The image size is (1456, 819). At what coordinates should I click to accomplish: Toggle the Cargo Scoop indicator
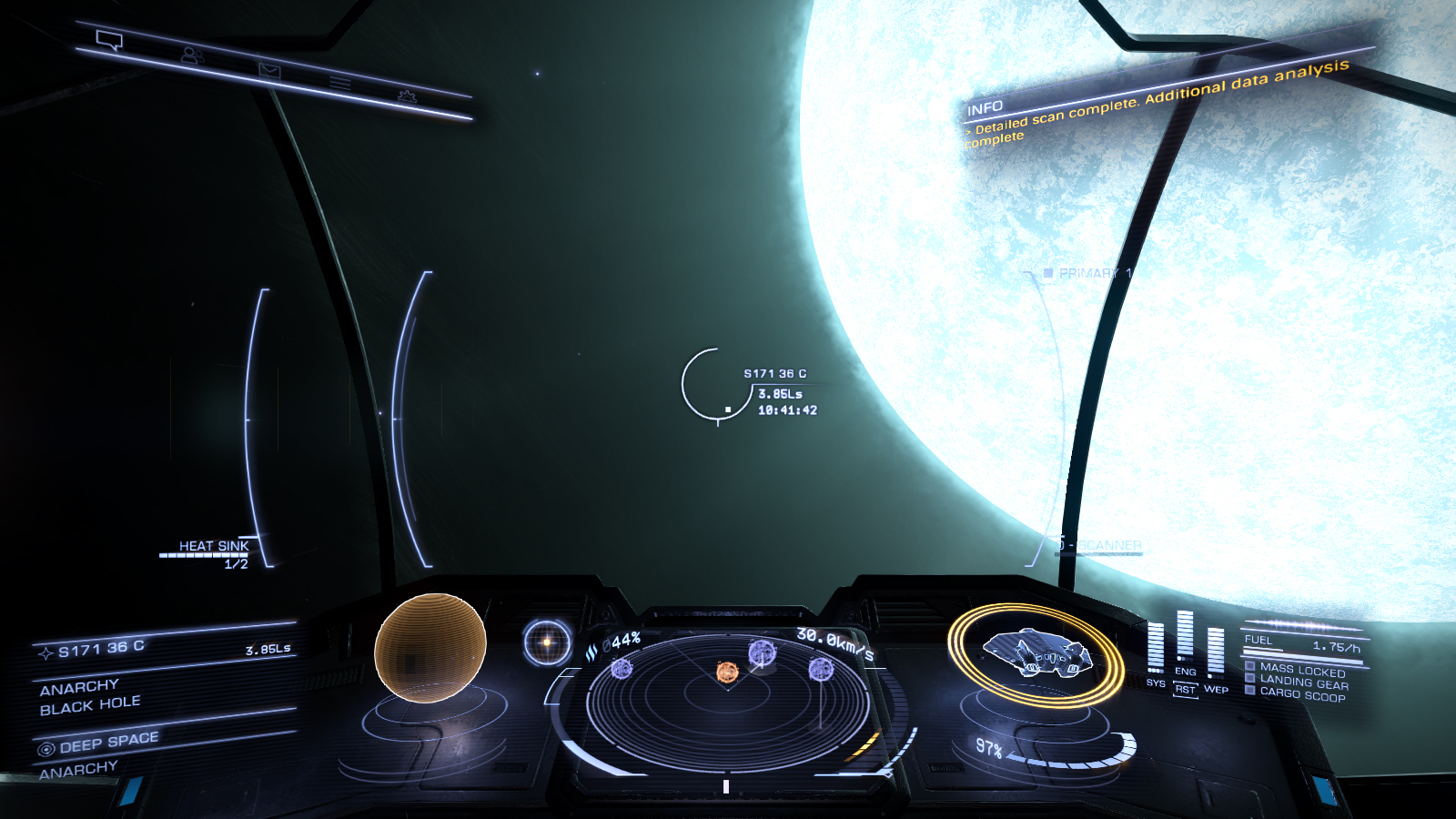click(1301, 694)
